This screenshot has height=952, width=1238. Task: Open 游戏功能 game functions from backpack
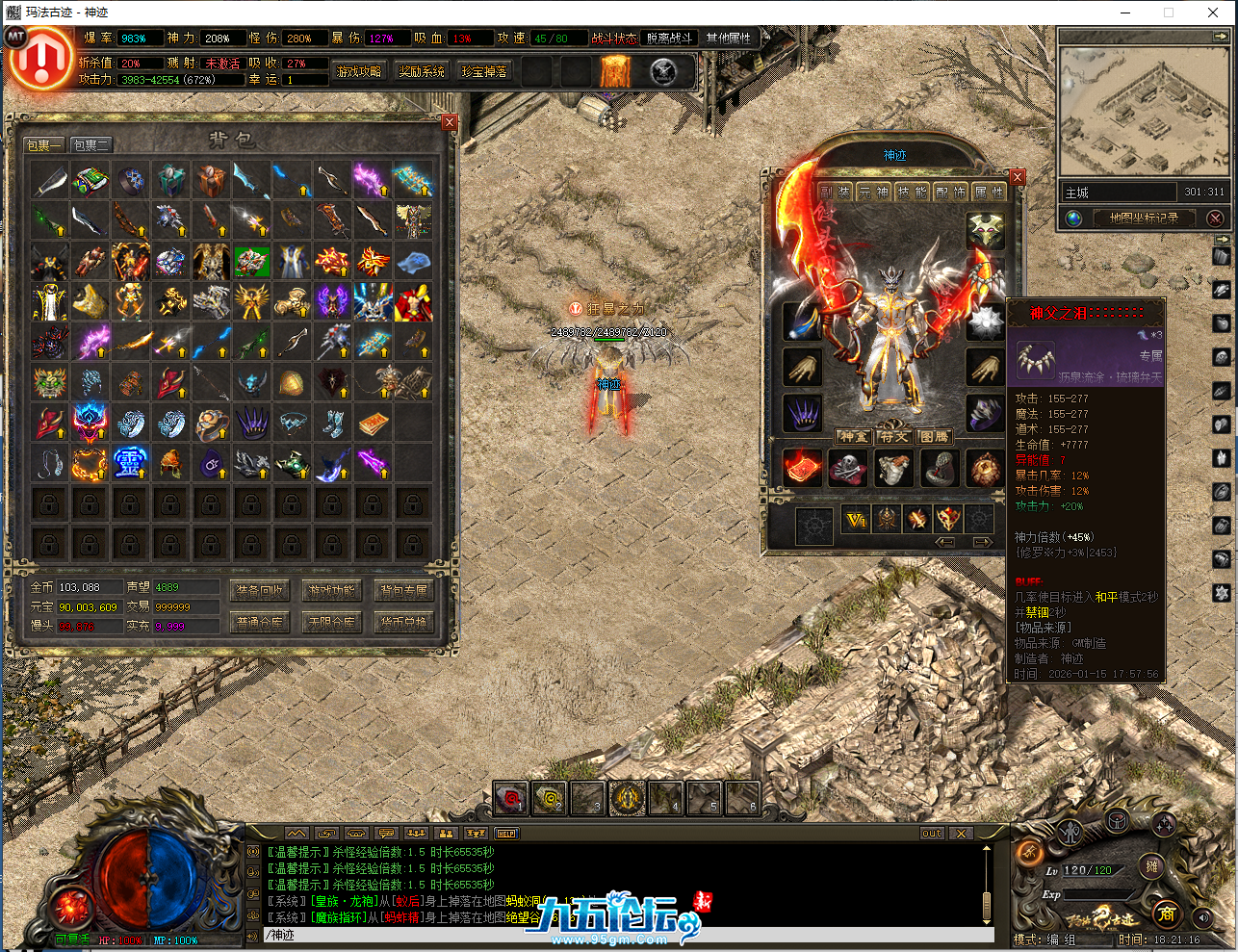pos(332,591)
